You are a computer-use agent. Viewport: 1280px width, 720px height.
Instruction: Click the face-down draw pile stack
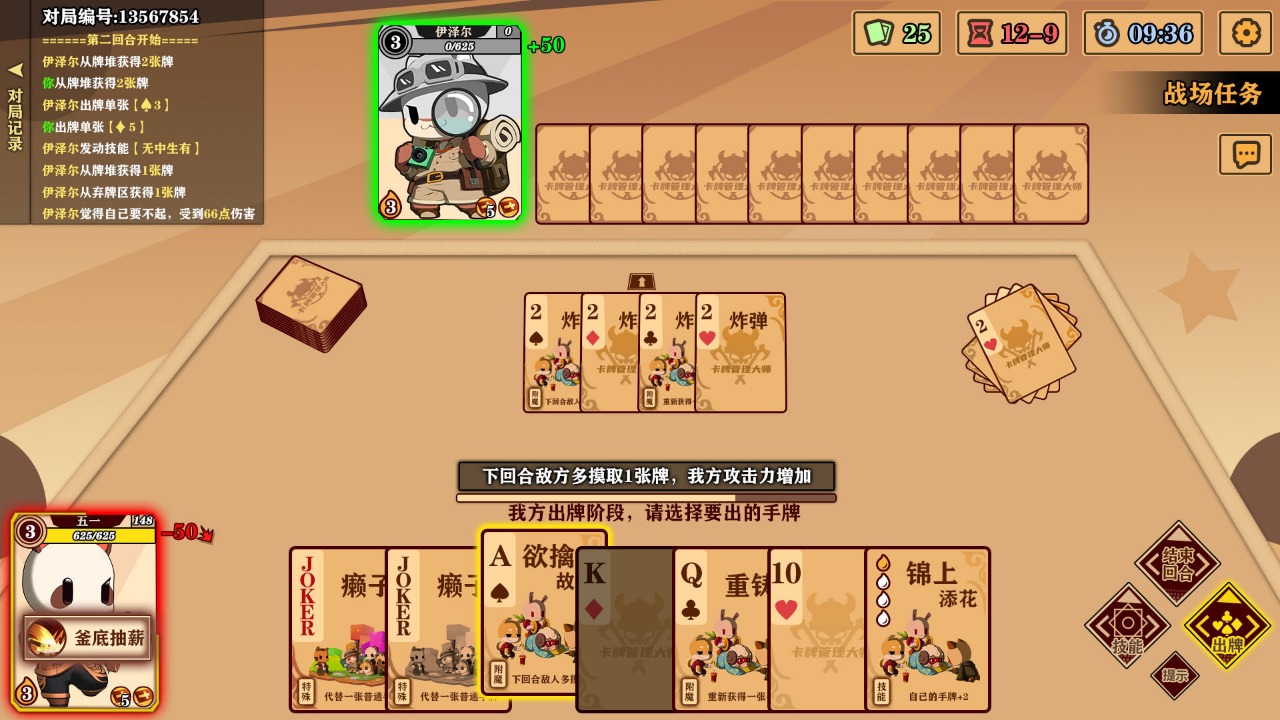[x=310, y=305]
